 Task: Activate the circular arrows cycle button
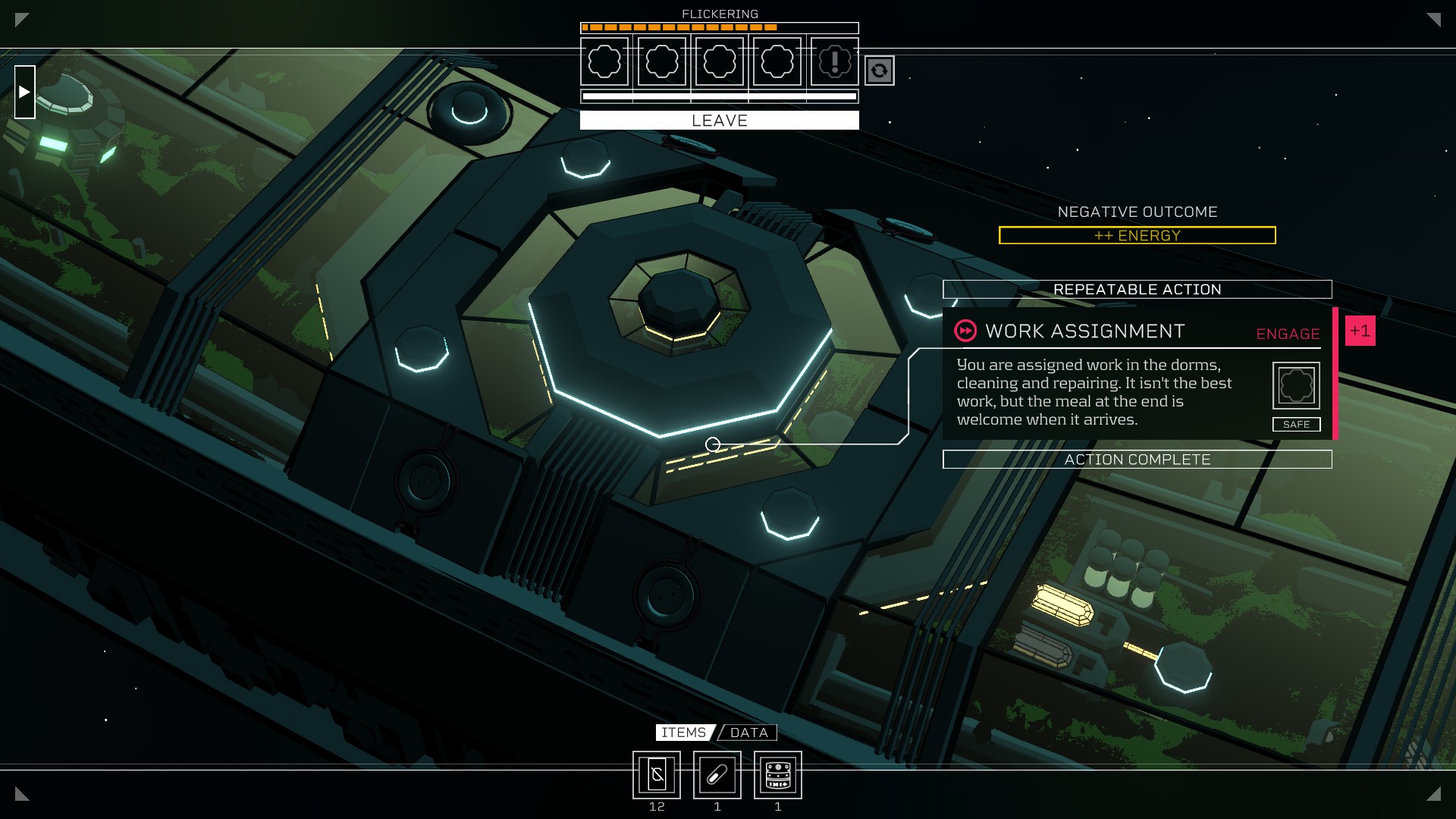tap(879, 71)
